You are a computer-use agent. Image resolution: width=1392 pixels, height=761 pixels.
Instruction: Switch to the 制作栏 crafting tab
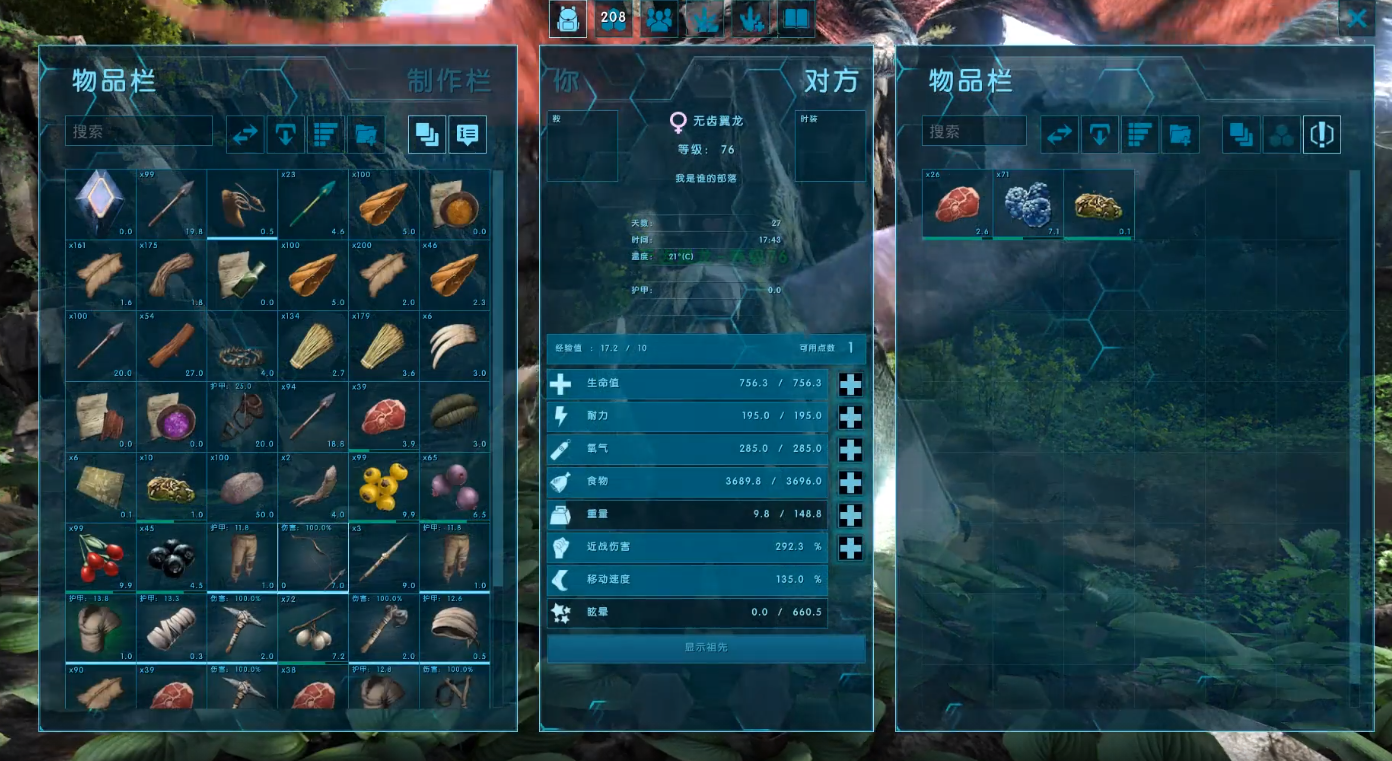pos(449,81)
